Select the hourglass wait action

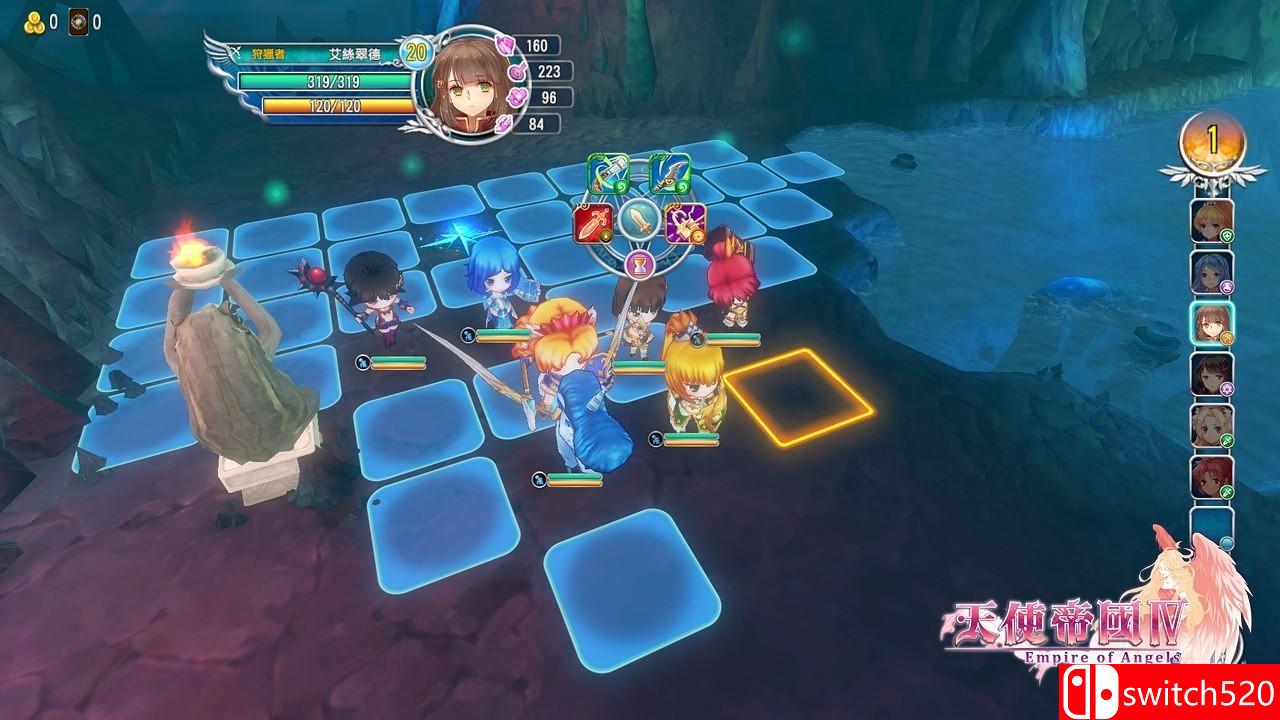click(x=638, y=265)
